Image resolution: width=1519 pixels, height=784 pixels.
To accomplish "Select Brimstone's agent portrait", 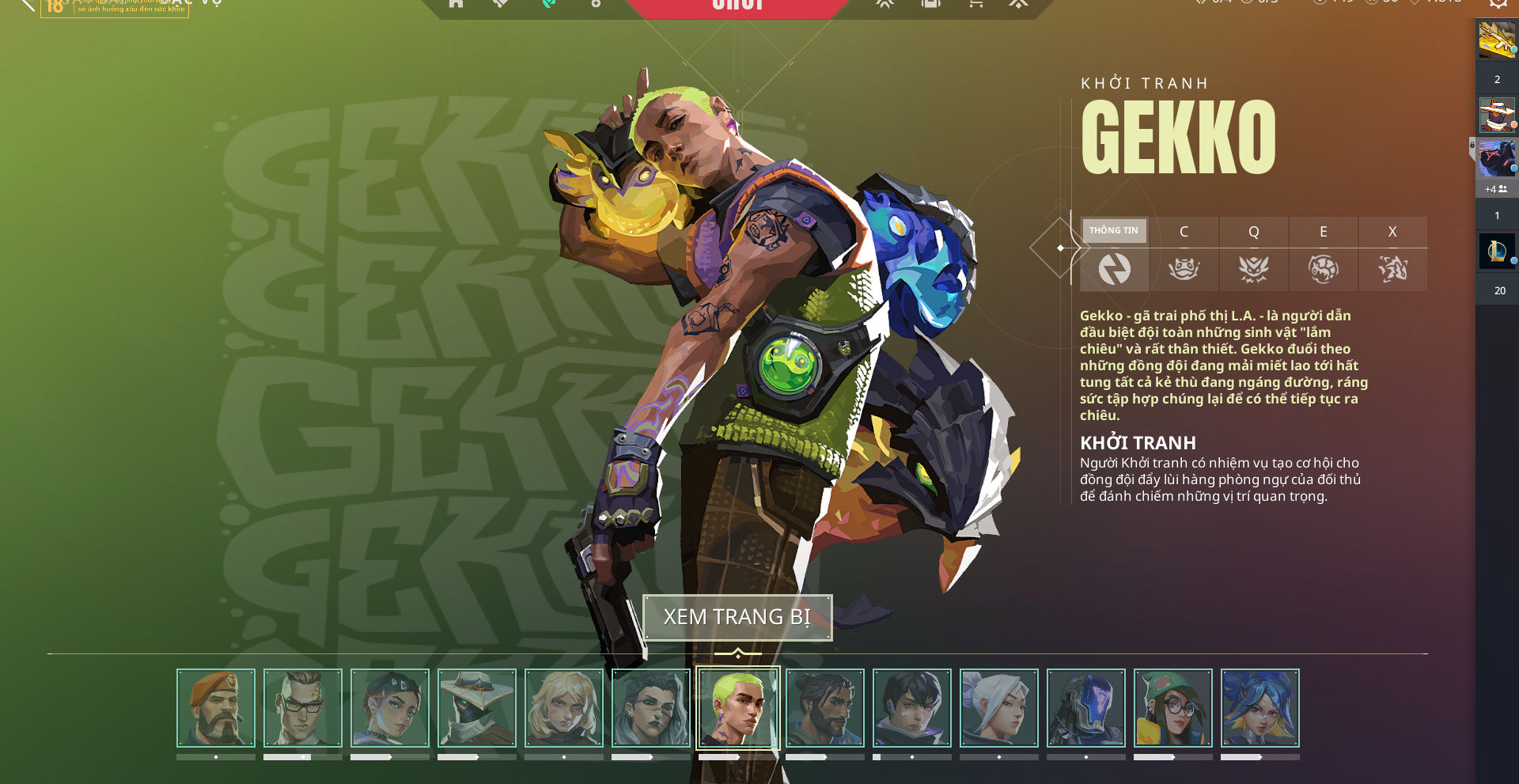I will coord(216,708).
